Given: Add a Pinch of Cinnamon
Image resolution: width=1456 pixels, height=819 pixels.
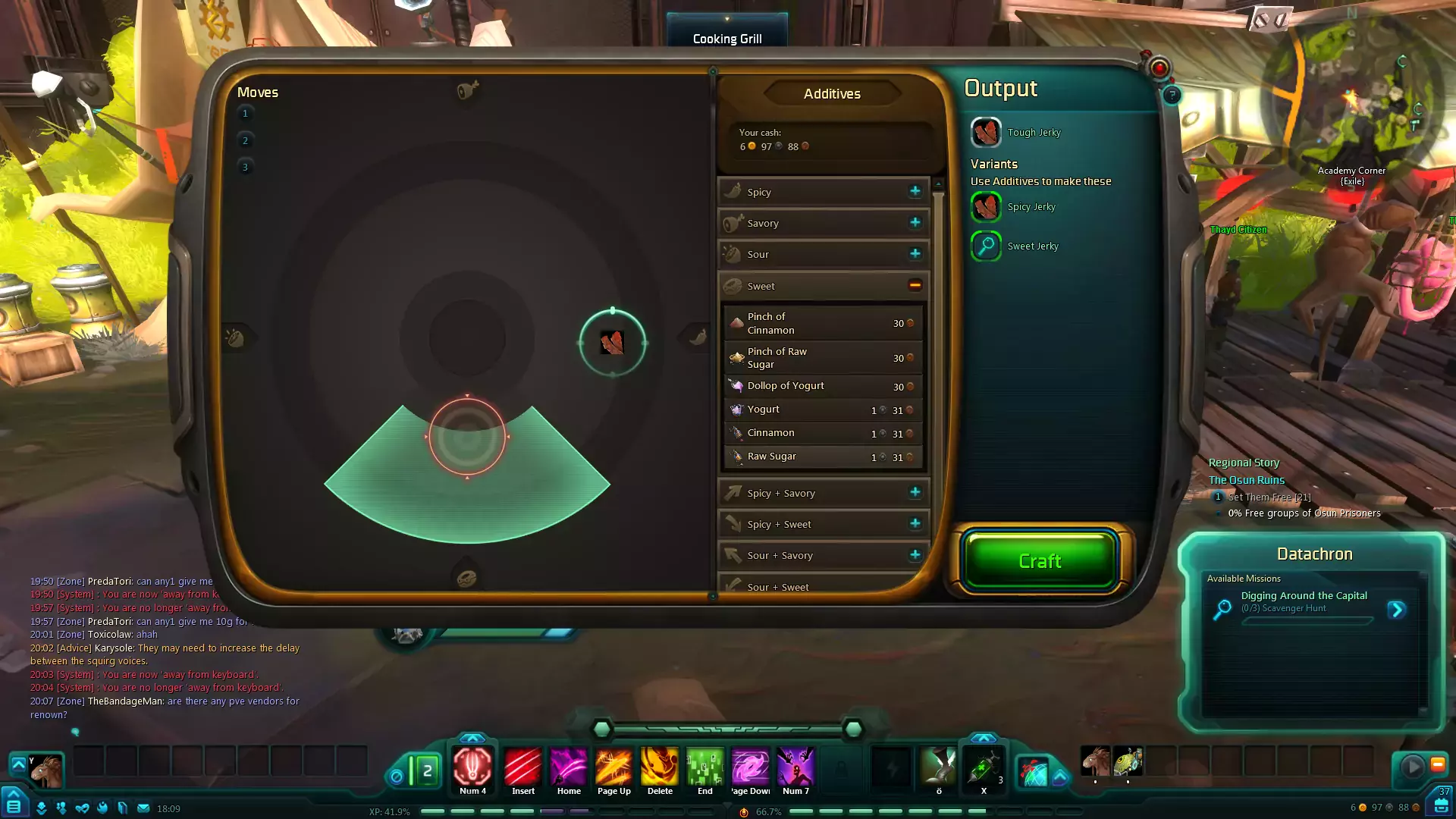Looking at the screenshot, I should (823, 323).
